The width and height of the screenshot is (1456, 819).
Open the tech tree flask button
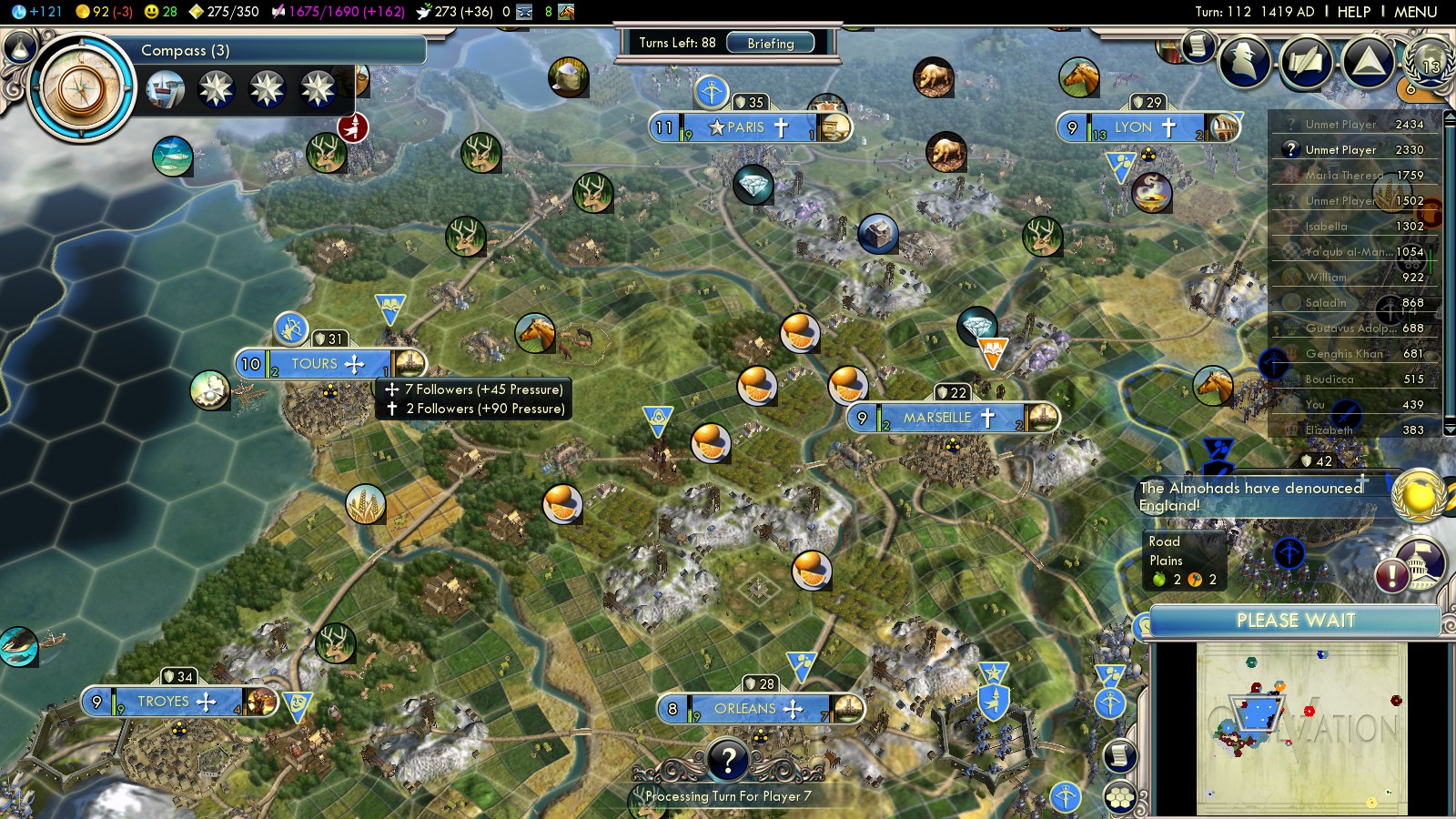pyautogui.click(x=19, y=46)
